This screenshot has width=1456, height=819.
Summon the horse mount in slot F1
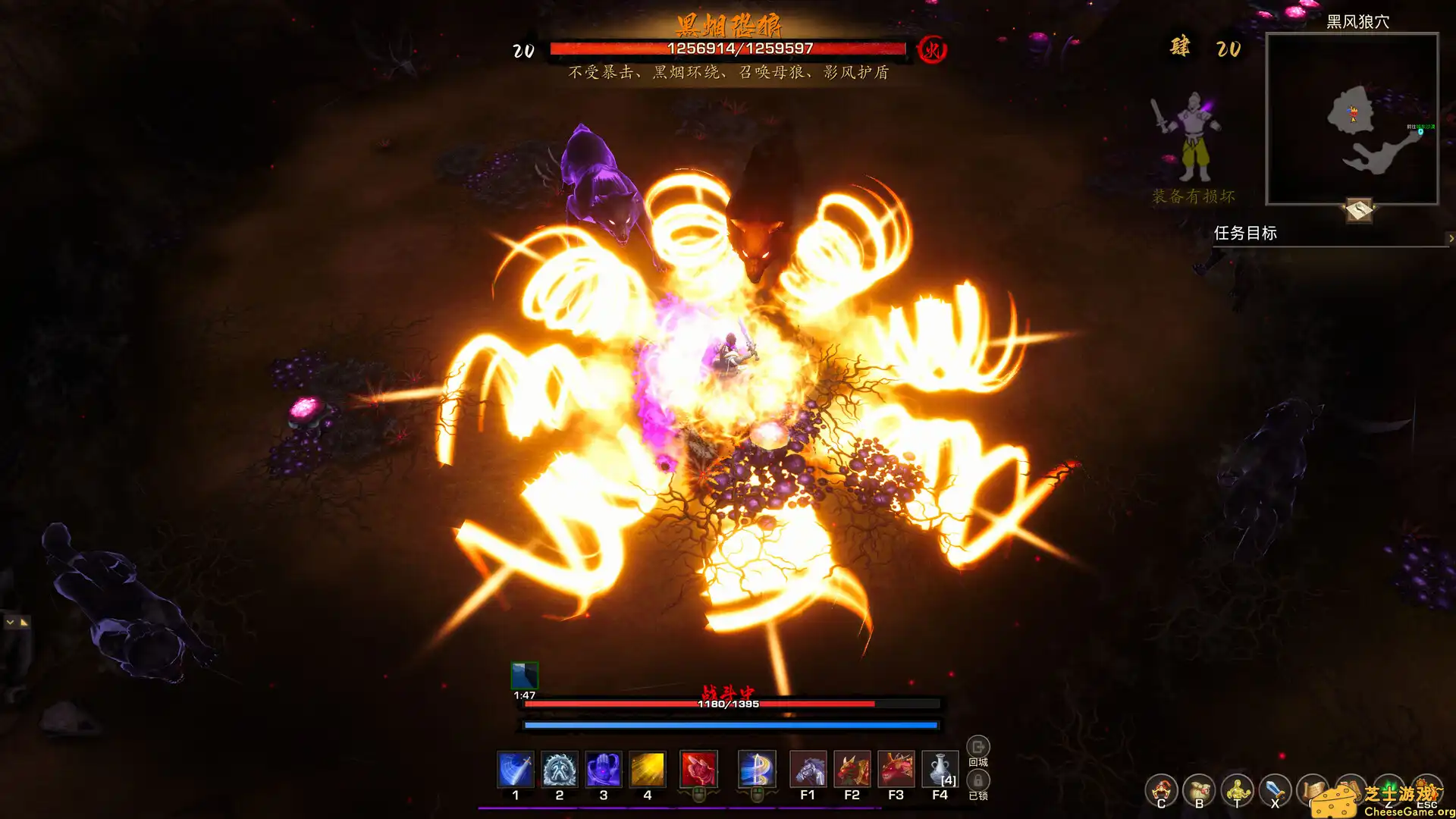pos(808,770)
